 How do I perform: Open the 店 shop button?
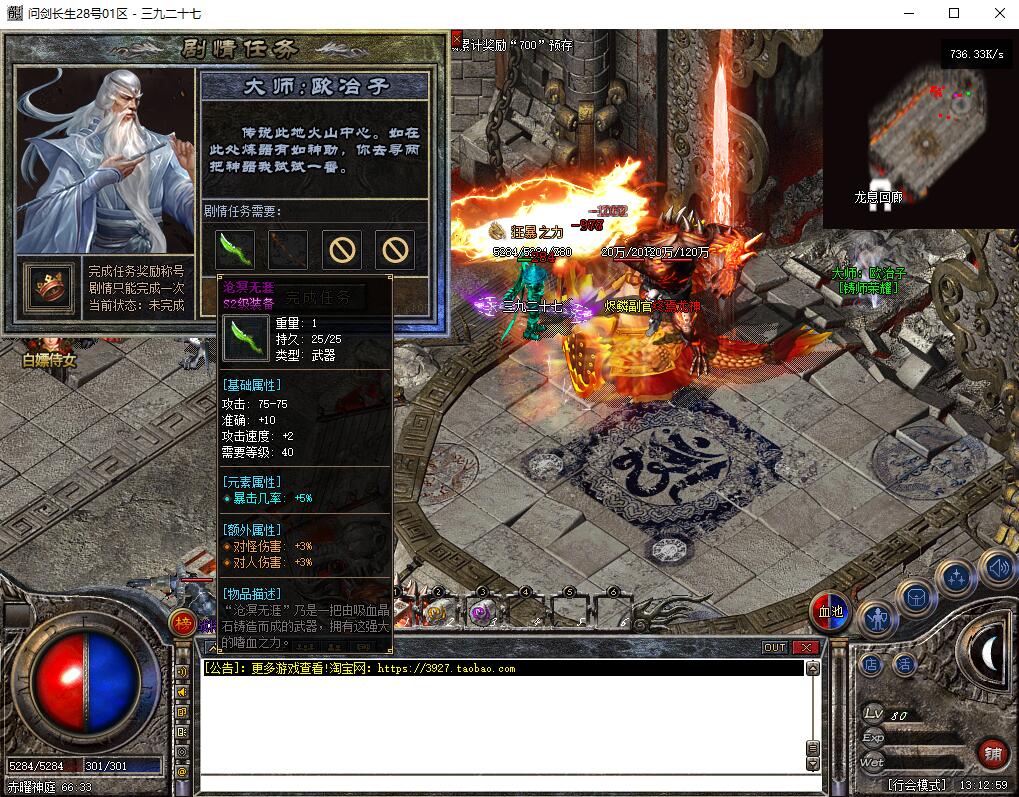(x=871, y=664)
